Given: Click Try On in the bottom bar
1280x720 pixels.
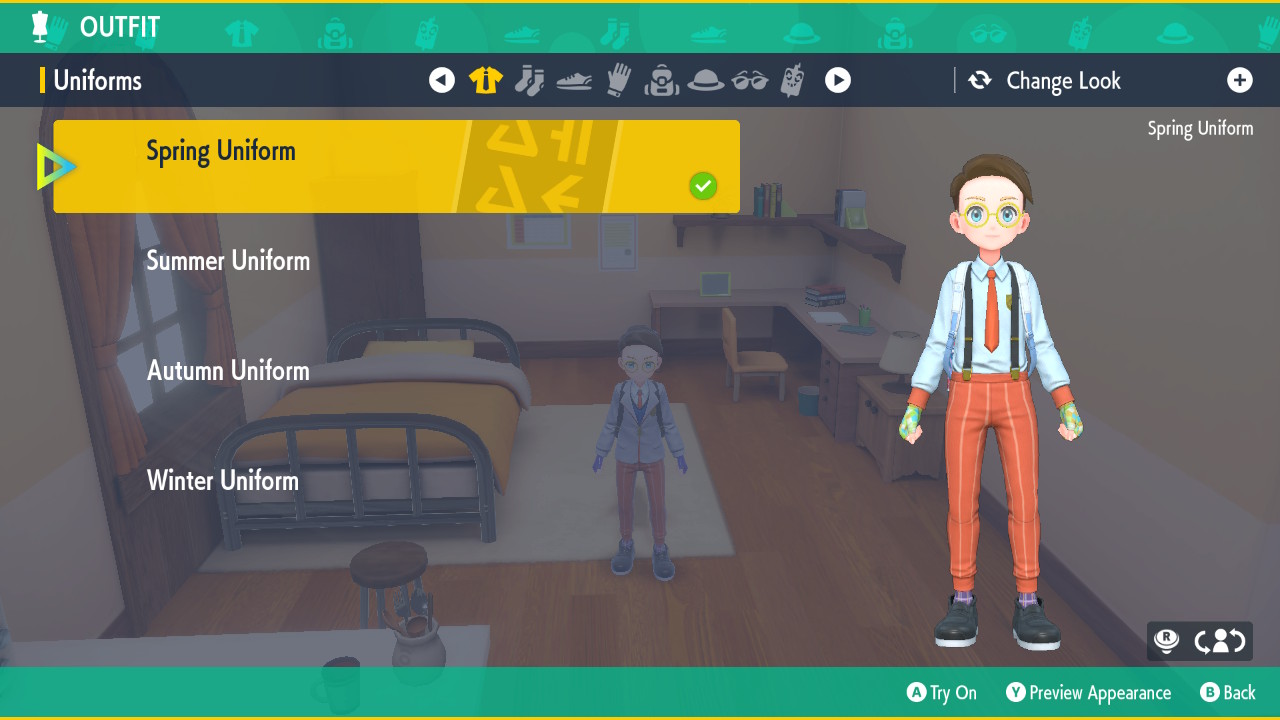Looking at the screenshot, I should pyautogui.click(x=941, y=693).
